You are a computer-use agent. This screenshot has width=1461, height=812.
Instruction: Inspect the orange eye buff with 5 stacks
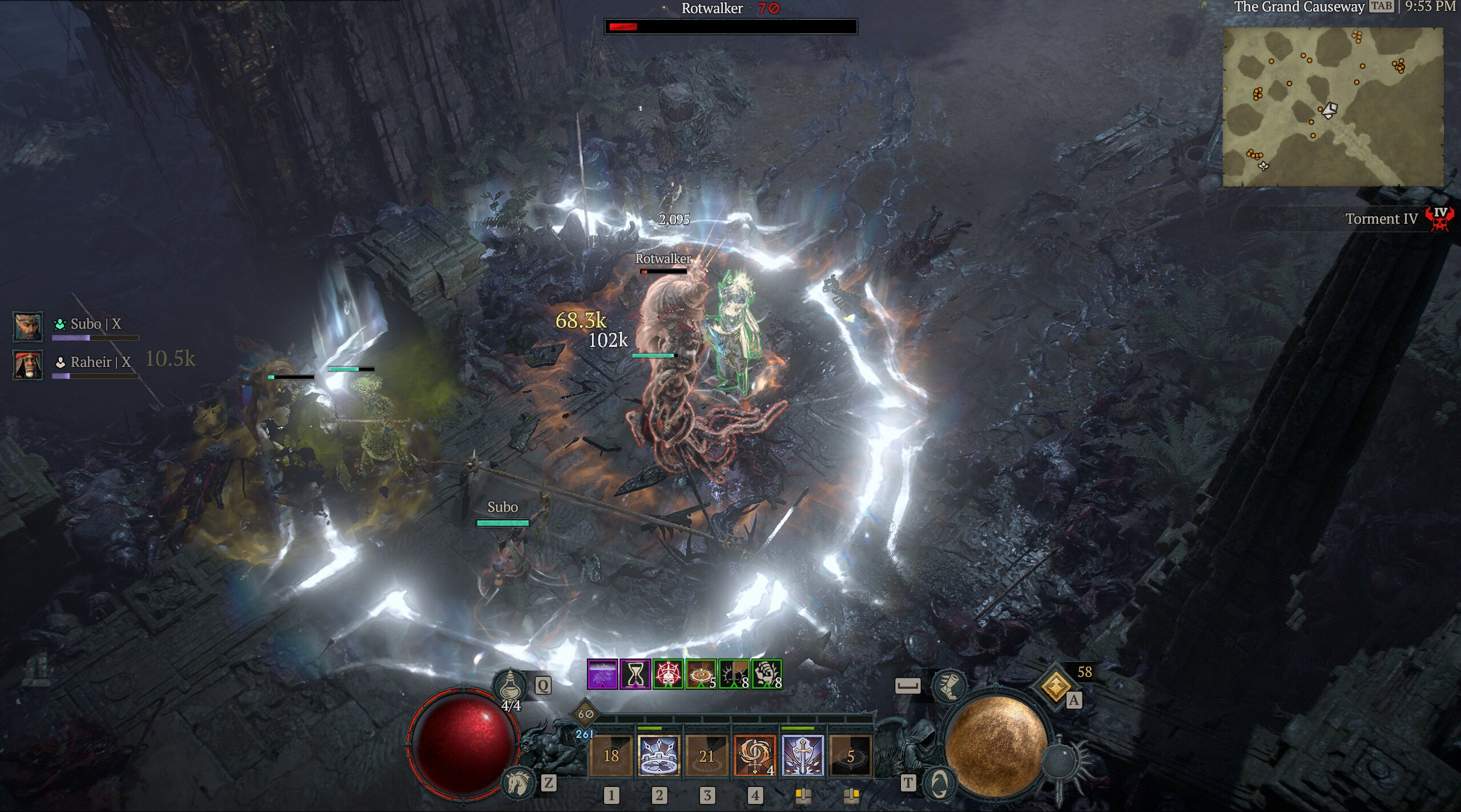pyautogui.click(x=701, y=674)
